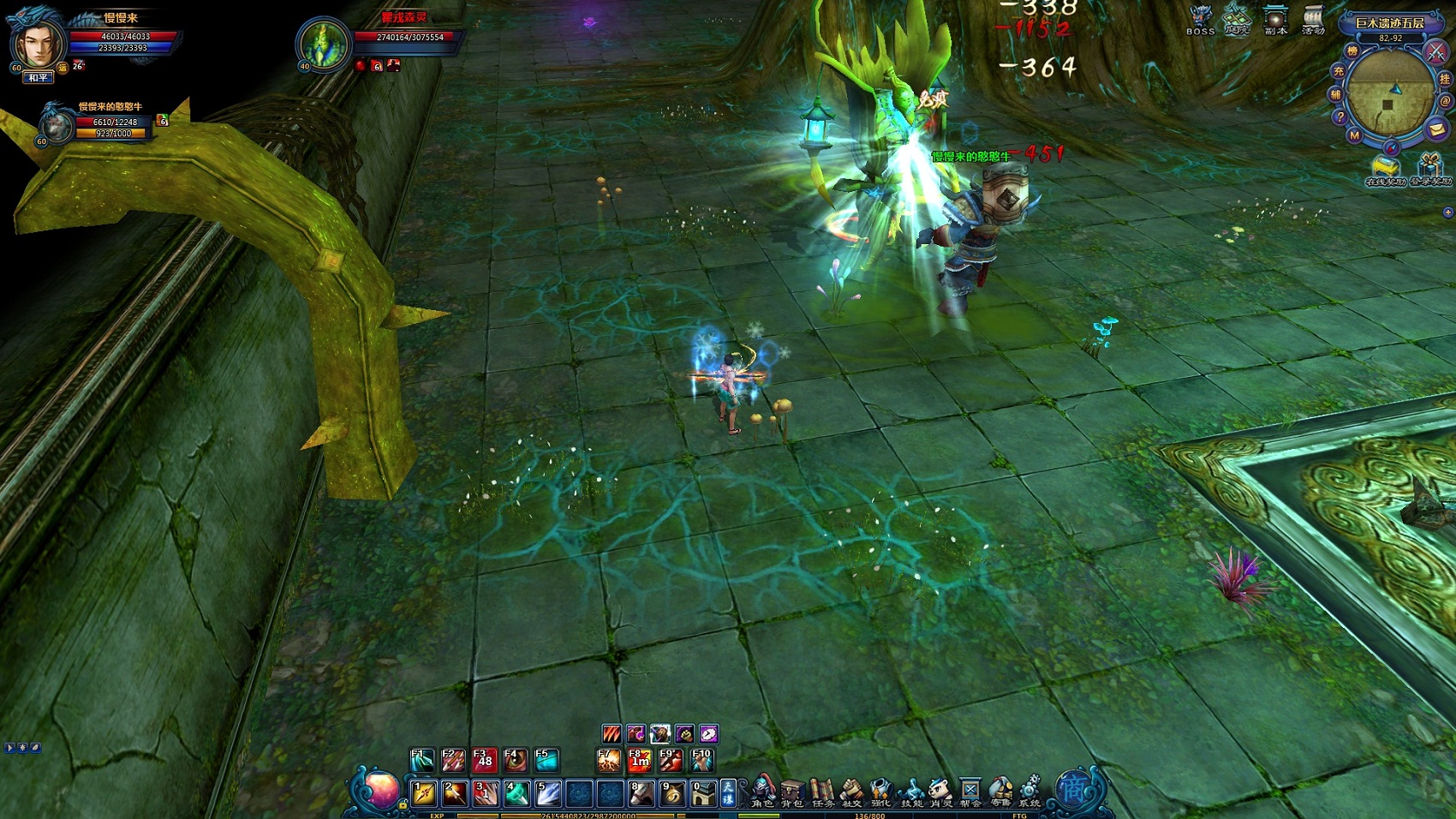Open the 活动 events scroll
This screenshot has height=819, width=1456.
tap(1313, 20)
